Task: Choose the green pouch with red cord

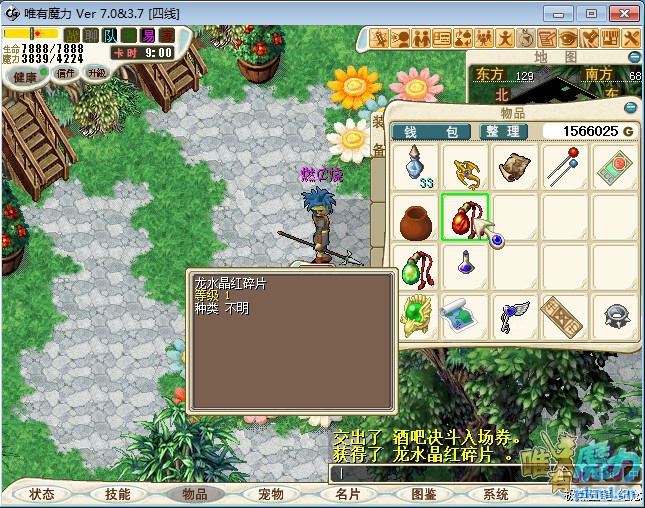Action: point(415,266)
